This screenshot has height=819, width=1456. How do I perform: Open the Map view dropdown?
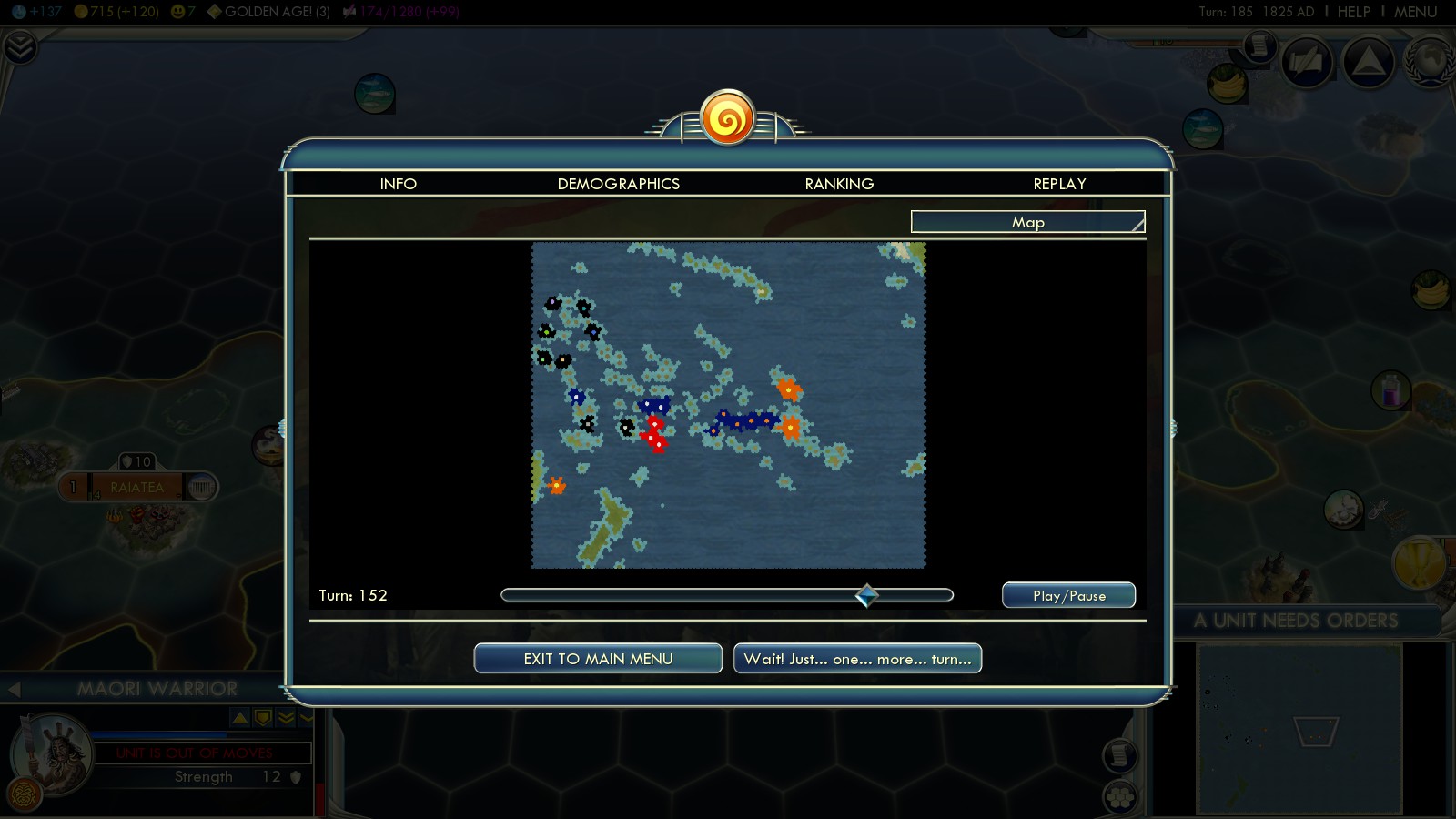pos(1027,222)
